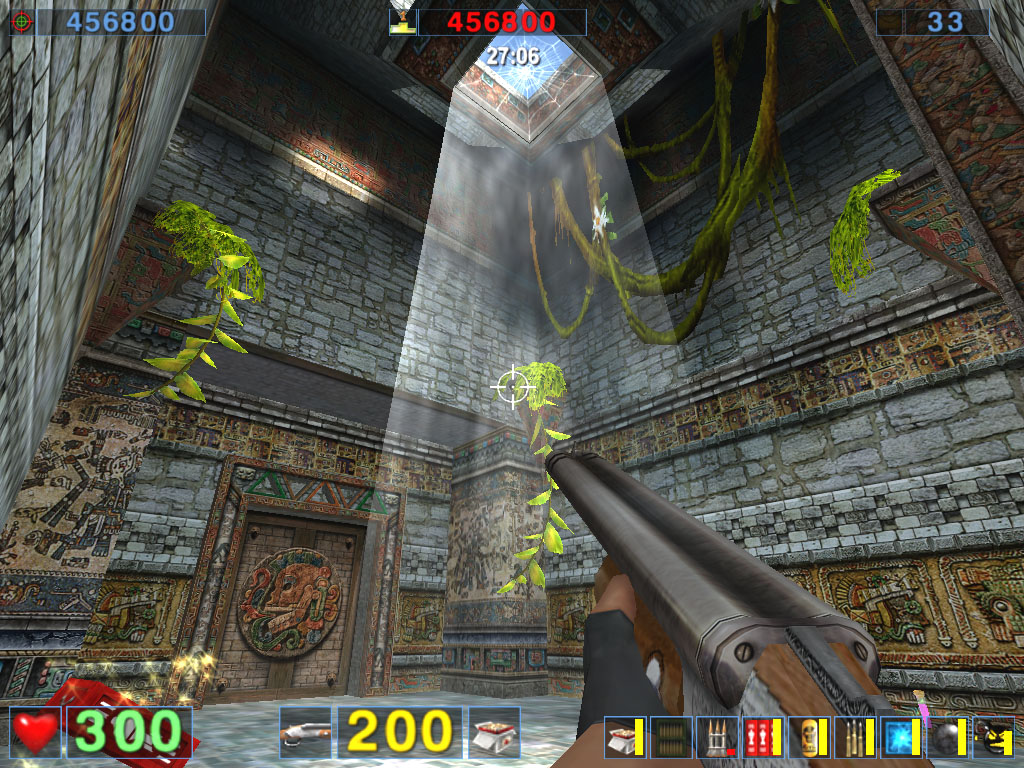This screenshot has width=1024, height=768.
Task: Activate the Serious Bomb icon
Action: [x=993, y=737]
